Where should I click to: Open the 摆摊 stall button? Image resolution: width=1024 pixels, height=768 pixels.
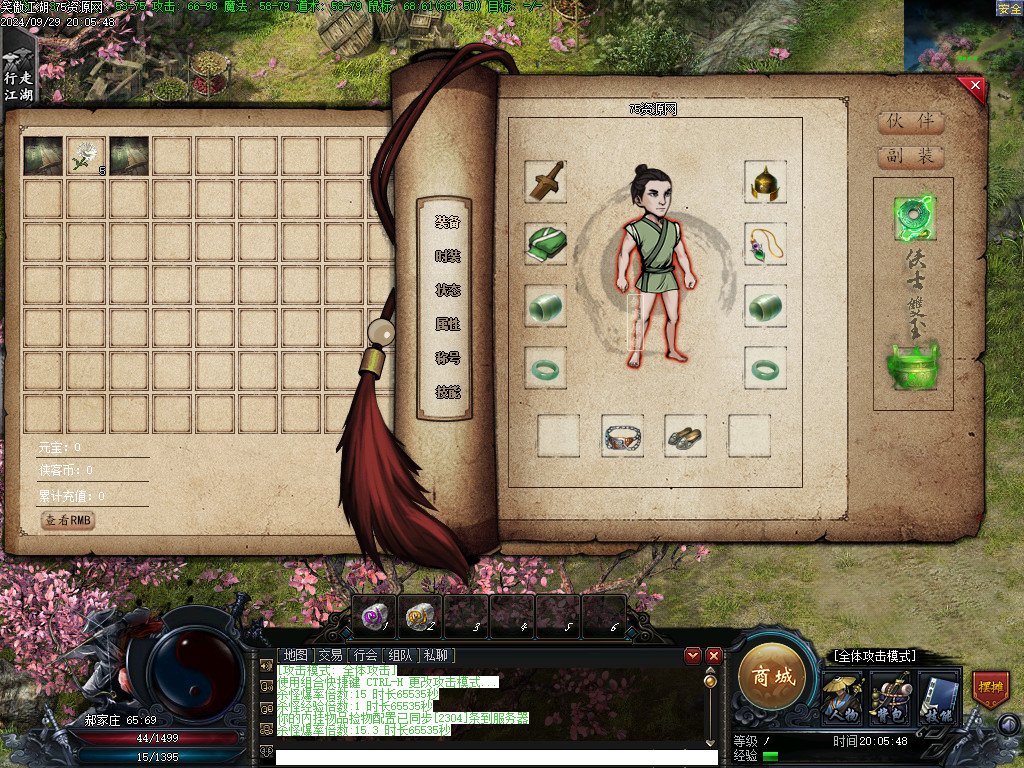[990, 690]
